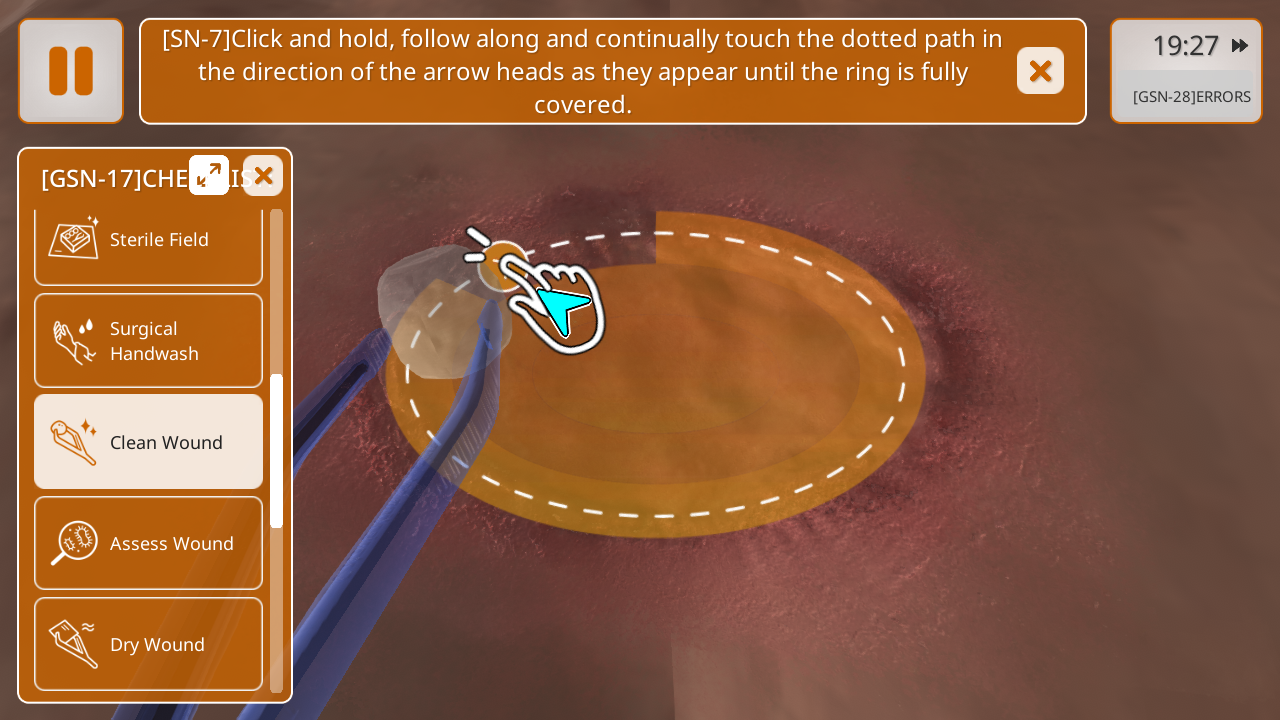Click the checklist scrollbar thumb
This screenshot has width=1280, height=720.
277,450
